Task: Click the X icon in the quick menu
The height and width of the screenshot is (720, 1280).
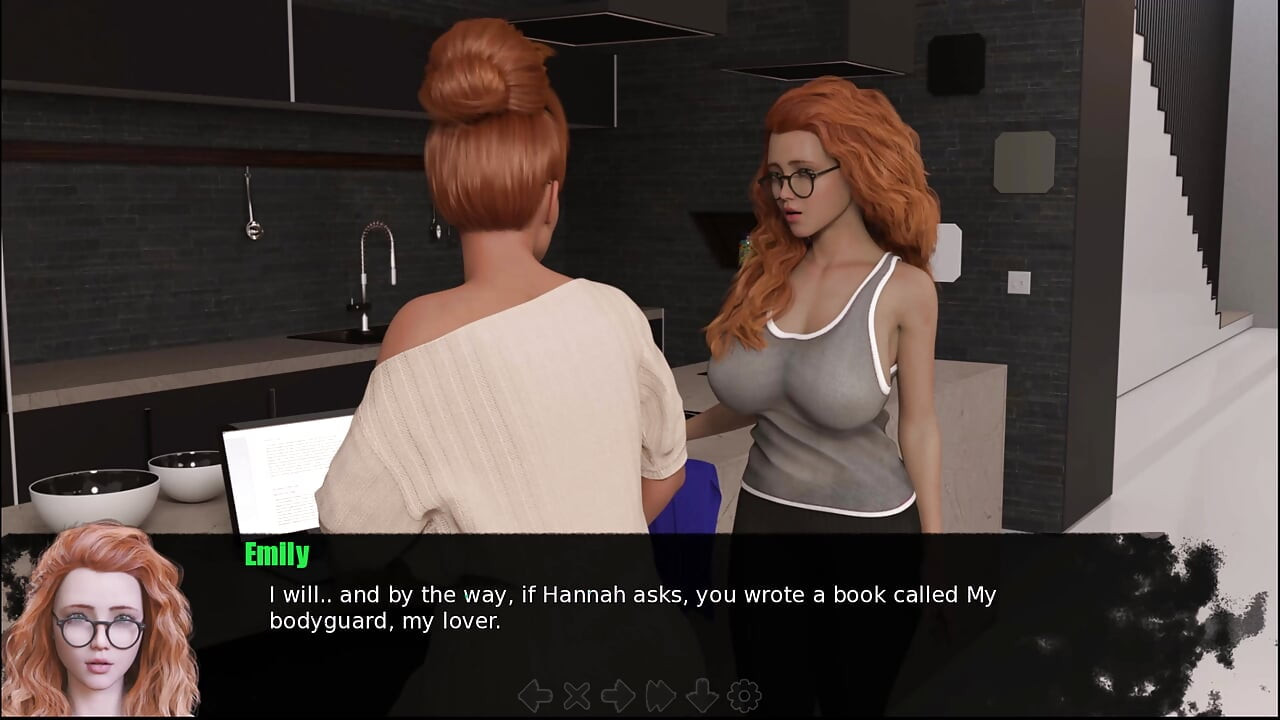Action: click(x=577, y=696)
